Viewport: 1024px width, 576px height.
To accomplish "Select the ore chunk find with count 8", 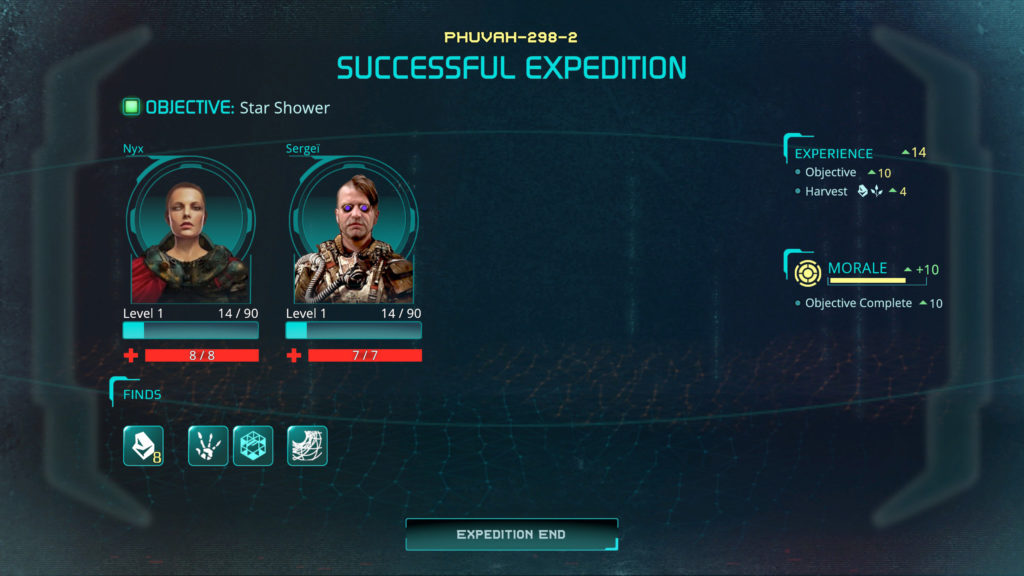I will 143,446.
